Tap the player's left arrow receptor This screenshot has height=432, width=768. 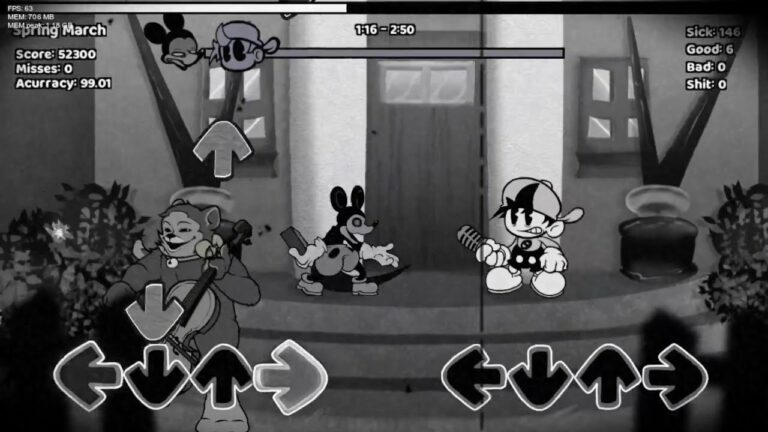coord(473,376)
